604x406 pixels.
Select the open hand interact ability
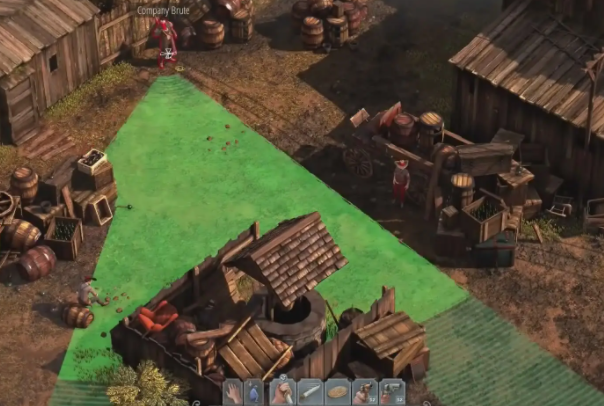coord(232,392)
